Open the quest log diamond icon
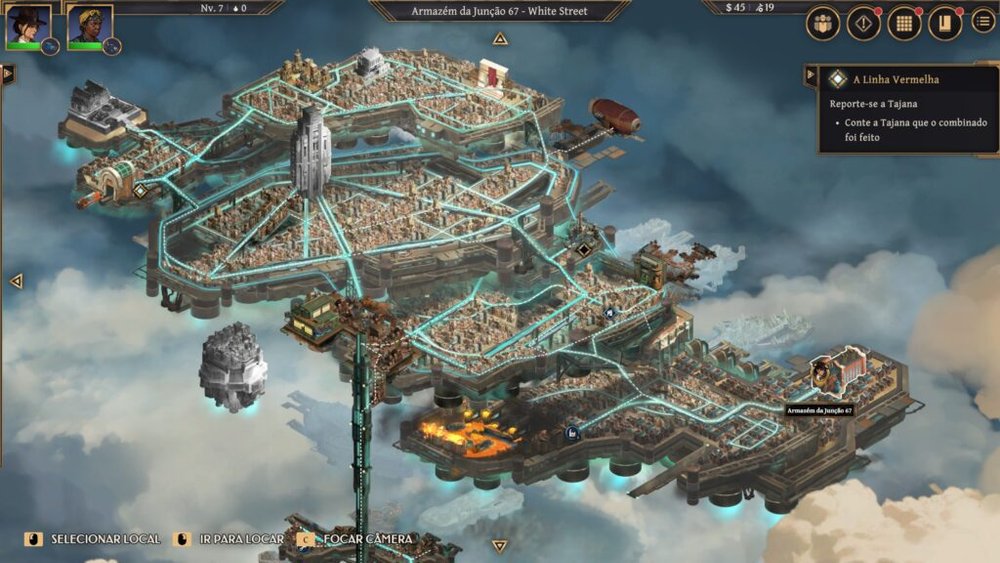Image resolution: width=1000 pixels, height=563 pixels. click(x=863, y=24)
